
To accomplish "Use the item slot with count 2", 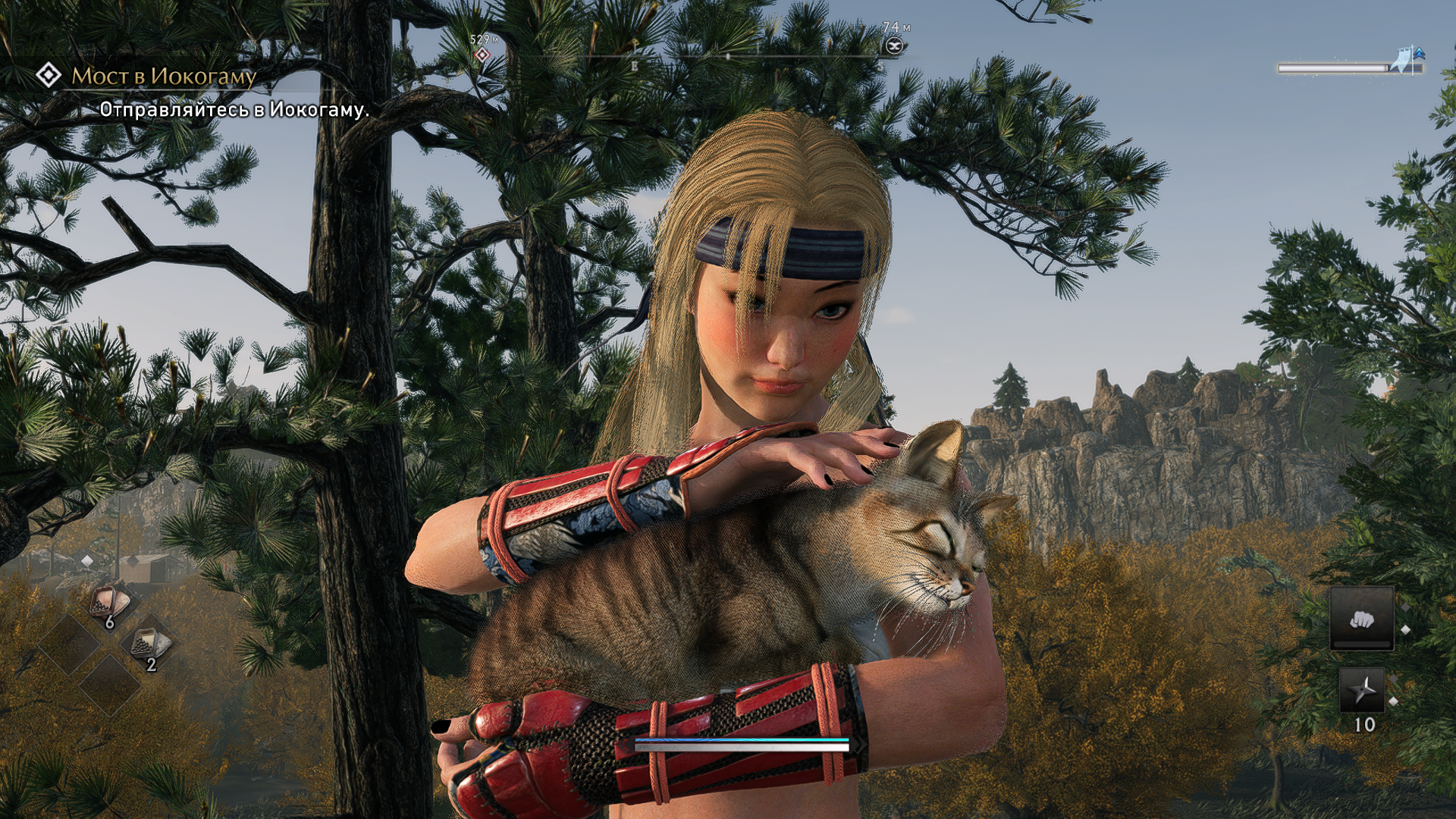I will (151, 645).
